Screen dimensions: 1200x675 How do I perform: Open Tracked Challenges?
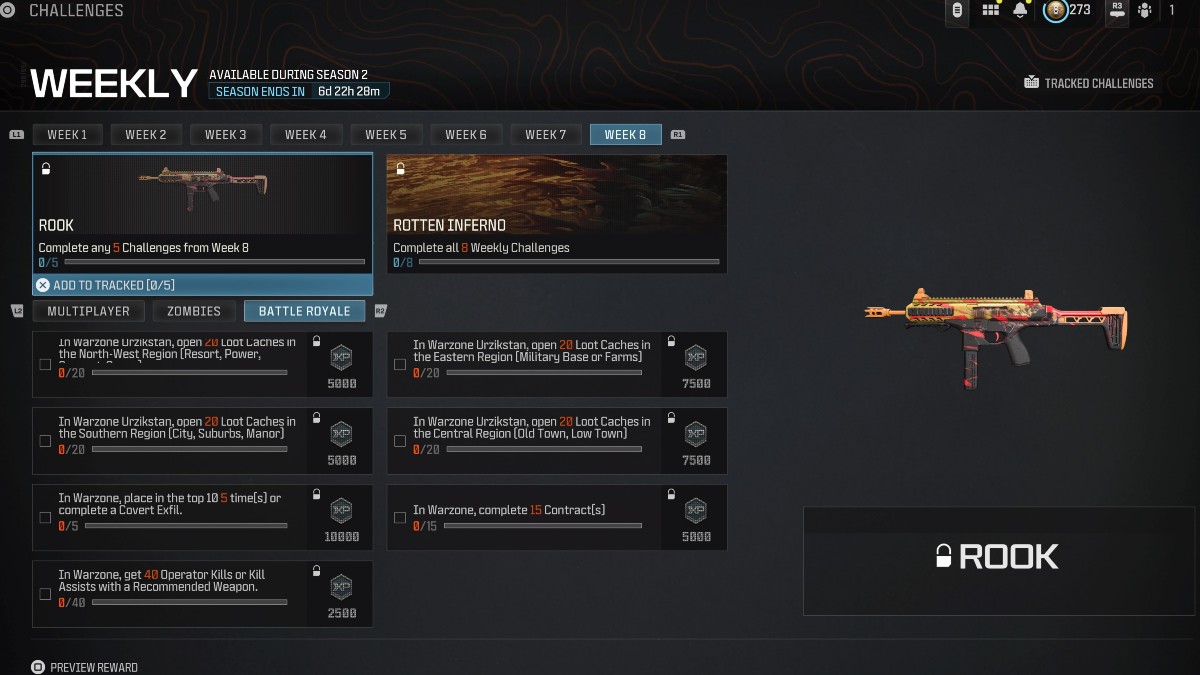click(x=1089, y=83)
